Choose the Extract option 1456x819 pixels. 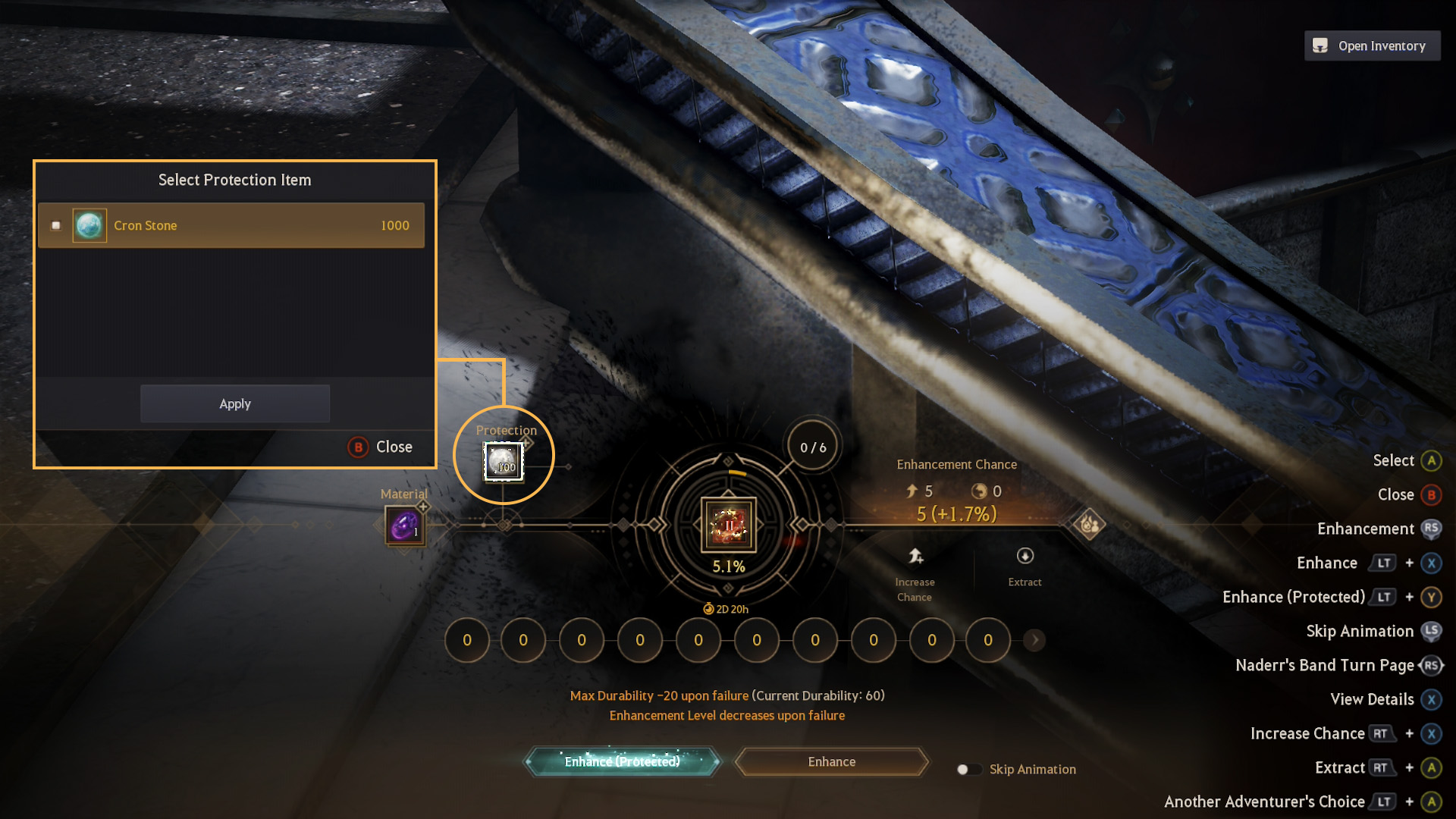1025,566
